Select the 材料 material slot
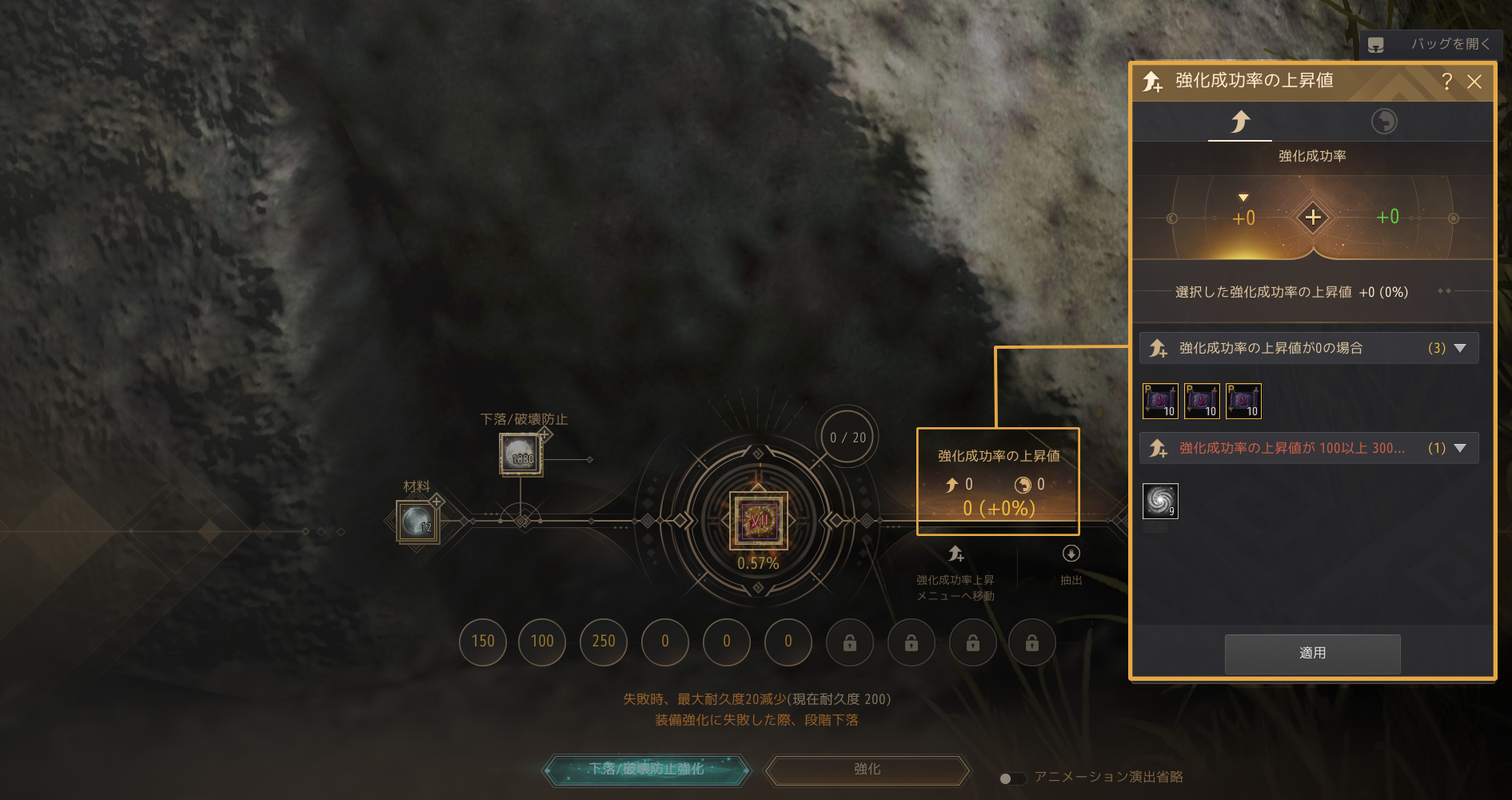The width and height of the screenshot is (1512, 800). (x=417, y=522)
